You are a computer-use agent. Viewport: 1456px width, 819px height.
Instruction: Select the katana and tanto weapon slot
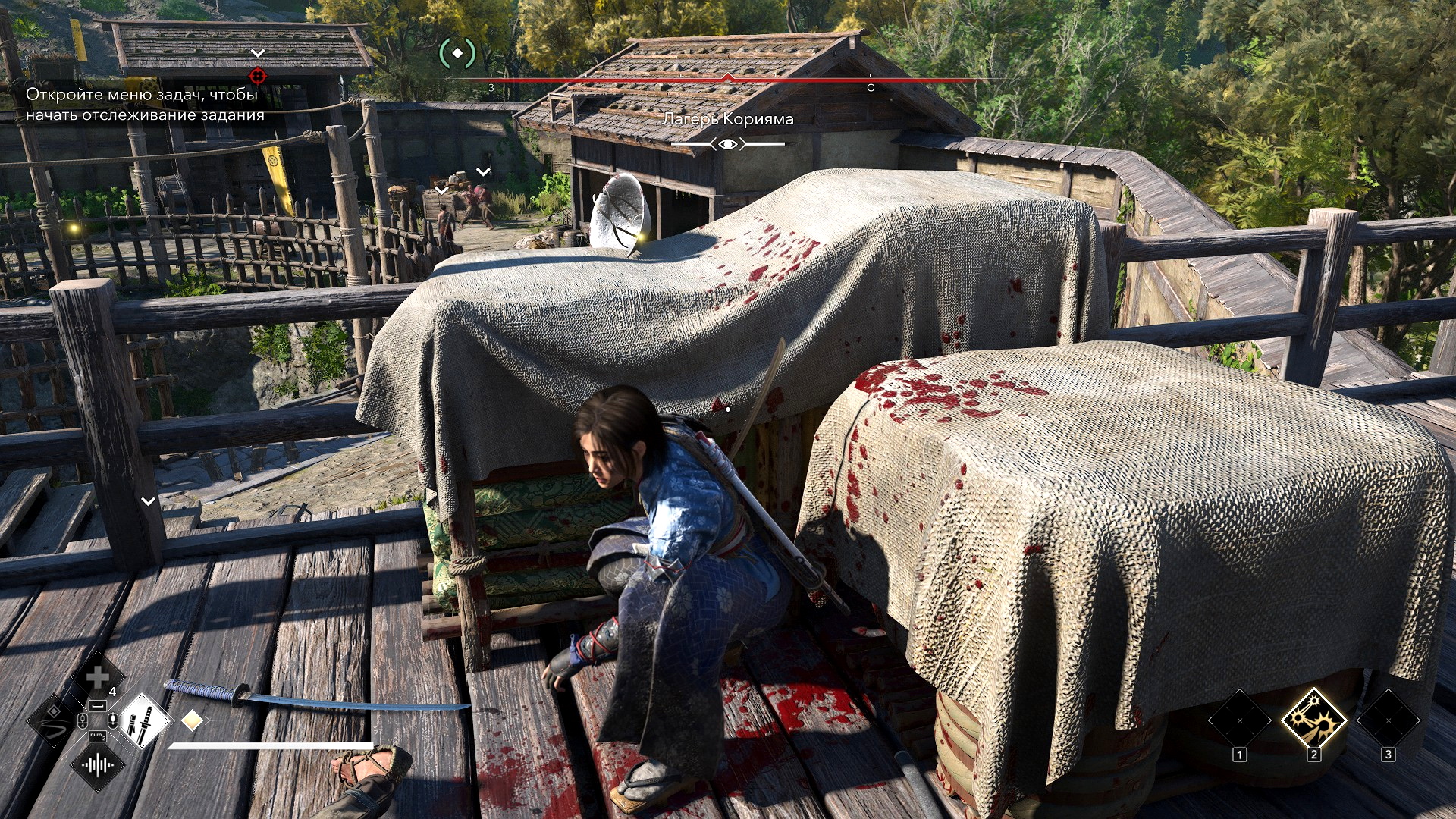[x=142, y=720]
